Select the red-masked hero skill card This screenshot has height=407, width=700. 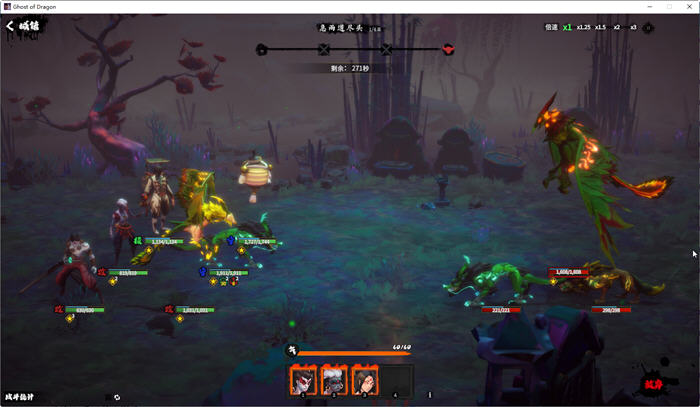[x=303, y=380]
